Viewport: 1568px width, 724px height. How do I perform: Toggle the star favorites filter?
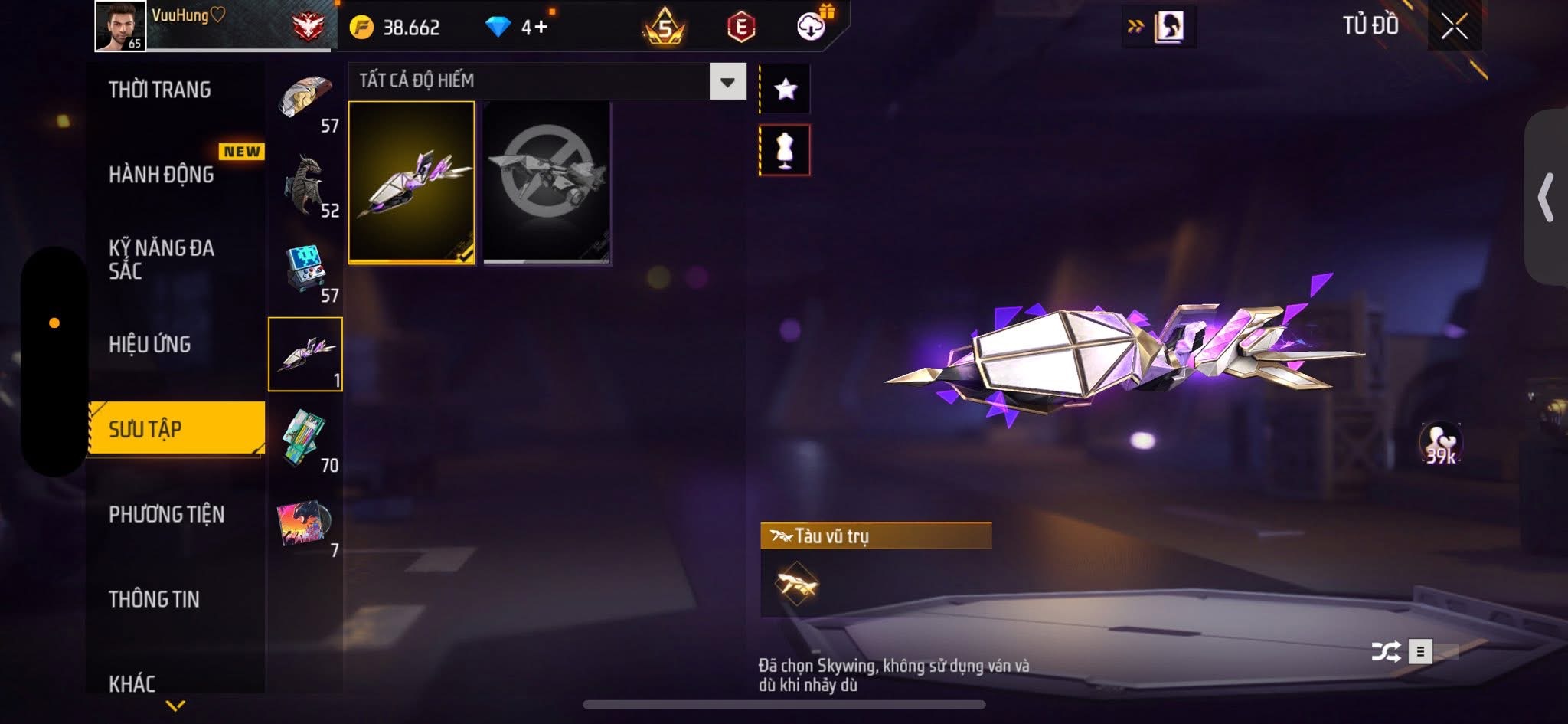[785, 90]
